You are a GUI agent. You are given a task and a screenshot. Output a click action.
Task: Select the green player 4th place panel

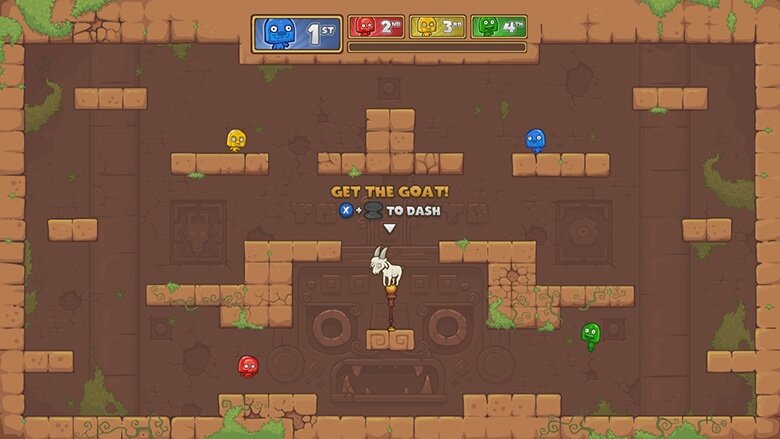[498, 26]
